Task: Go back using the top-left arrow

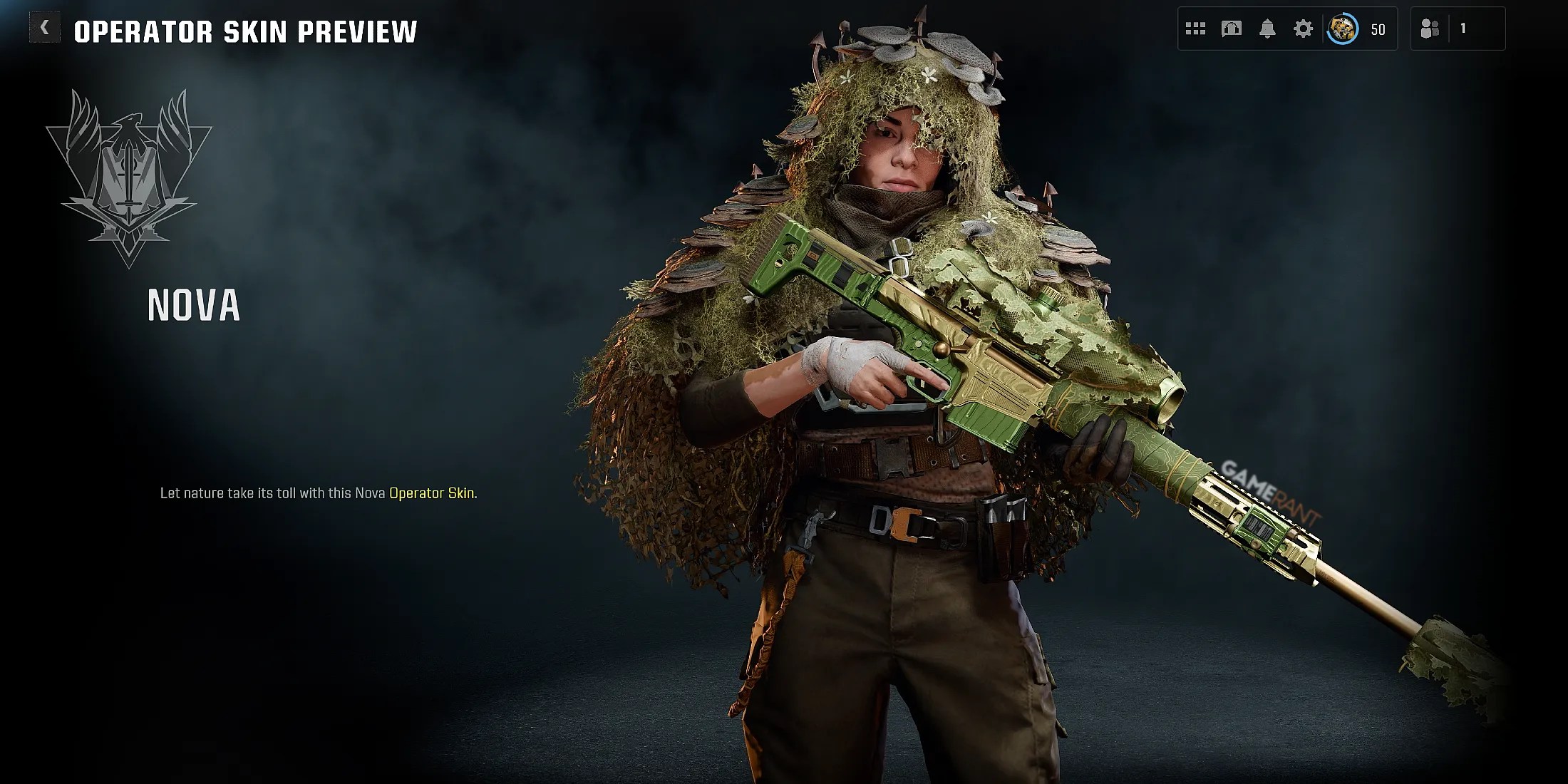Action: [44, 29]
